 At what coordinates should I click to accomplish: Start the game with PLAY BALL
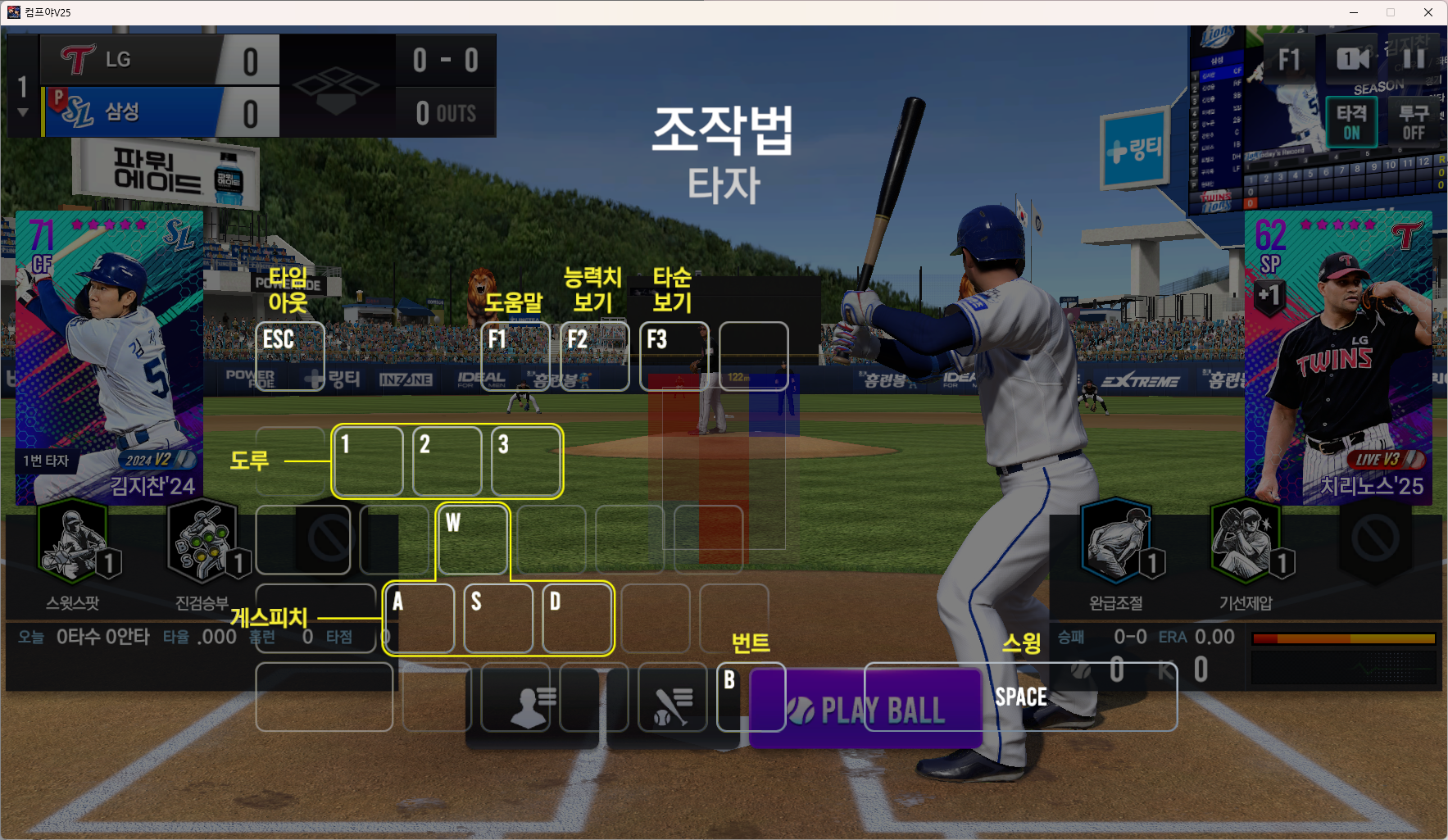click(x=865, y=709)
